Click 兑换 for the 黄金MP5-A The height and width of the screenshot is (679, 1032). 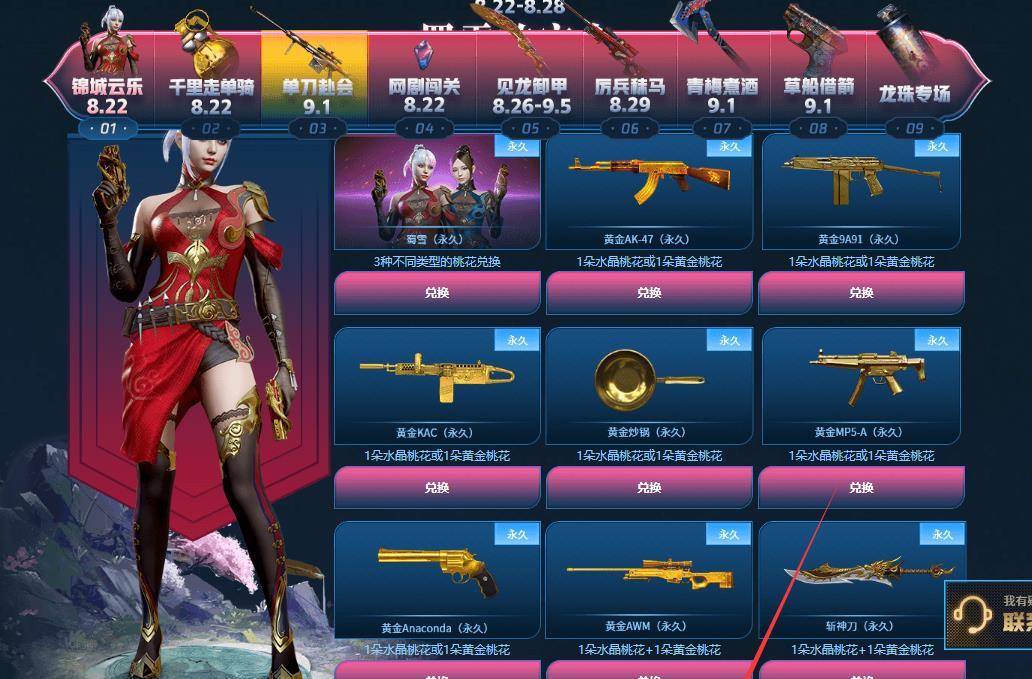click(861, 488)
